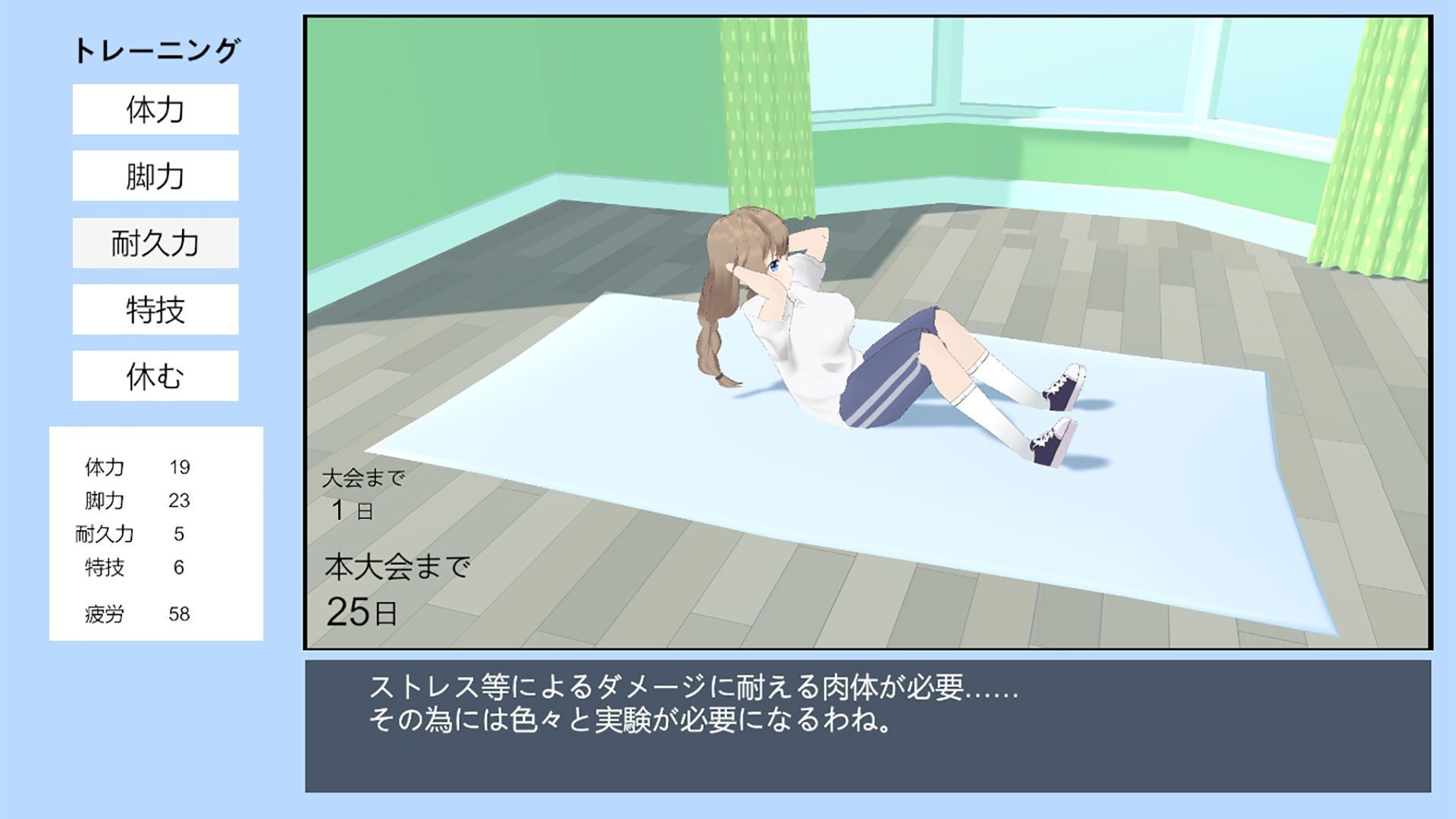Select the 体力 training option
Viewport: 1456px width, 819px height.
154,111
